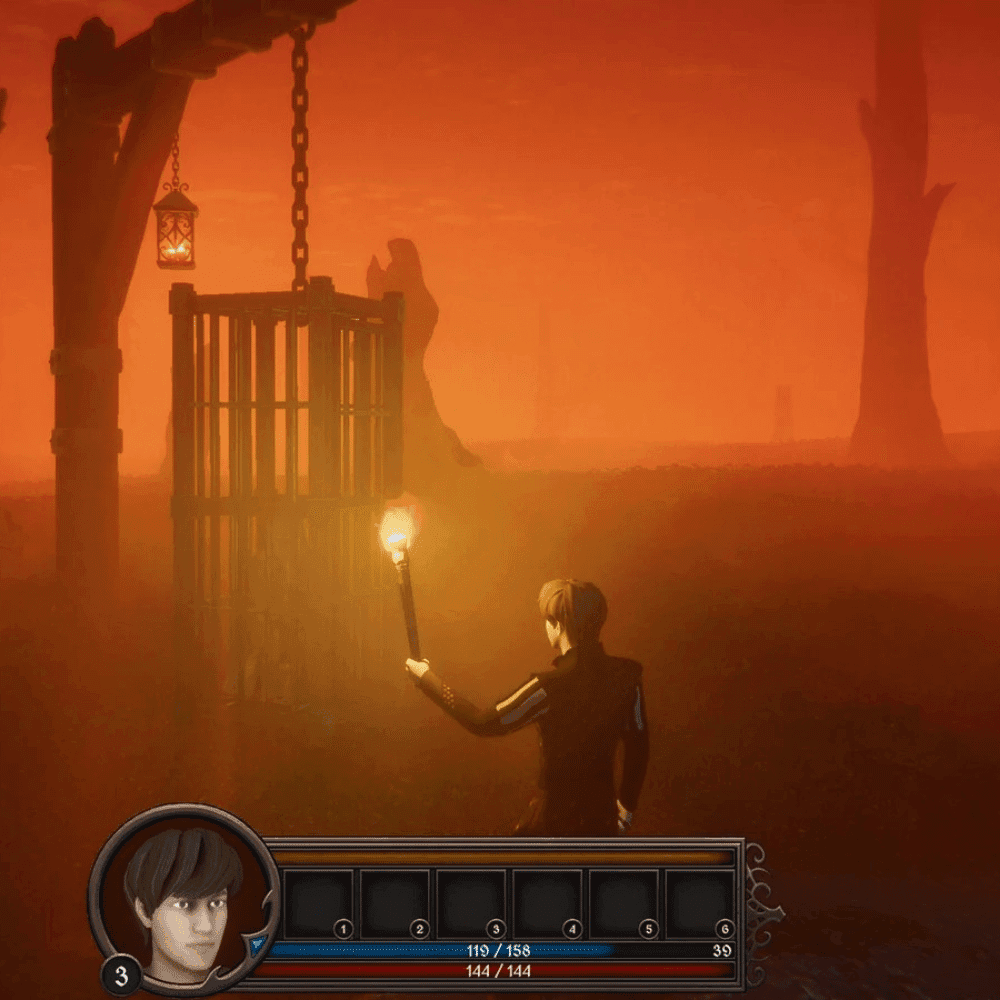Viewport: 1000px width, 1000px height.
Task: Choose the hotbar slot labeled 2
Action: click(x=394, y=904)
